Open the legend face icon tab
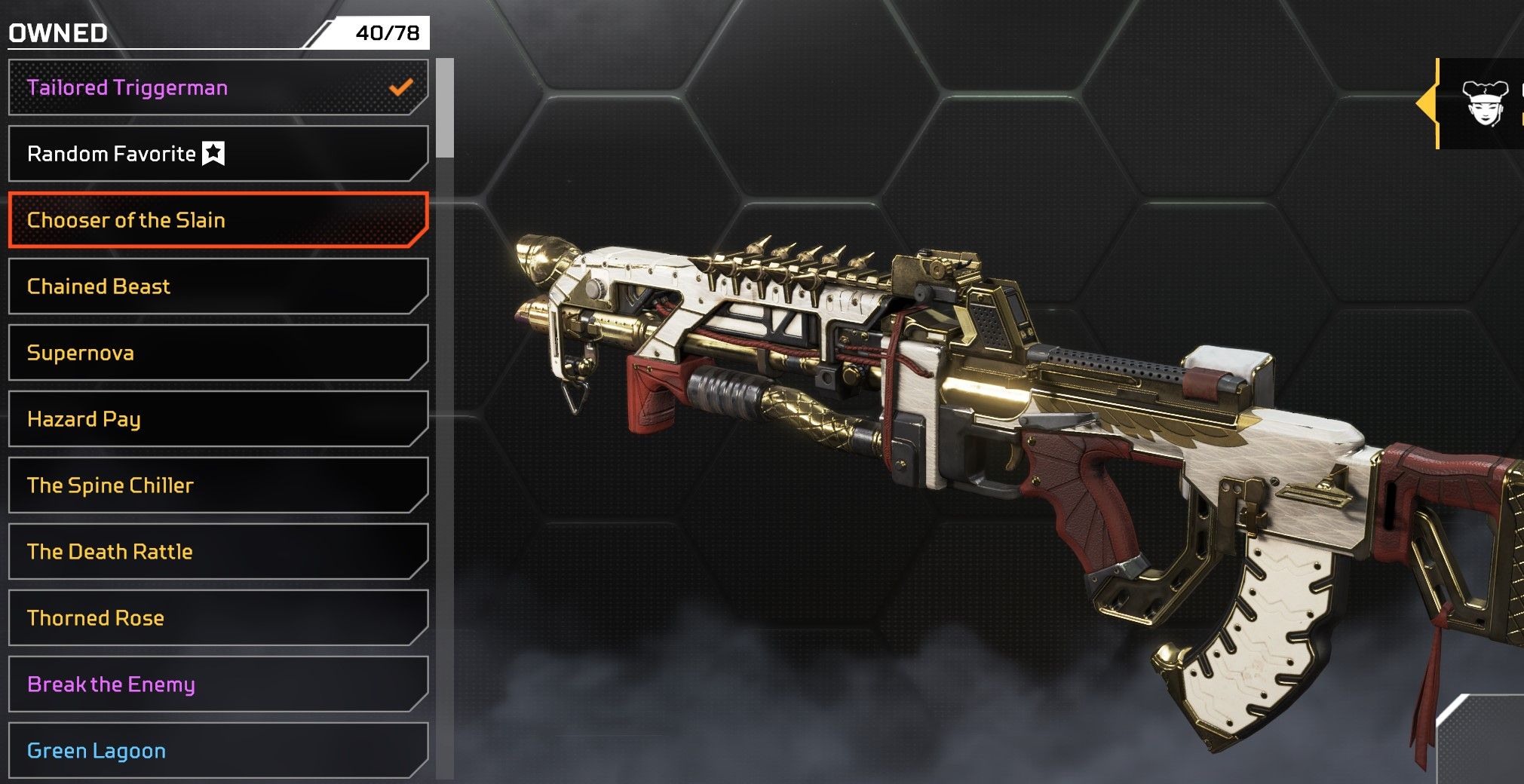1524x784 pixels. [x=1484, y=103]
